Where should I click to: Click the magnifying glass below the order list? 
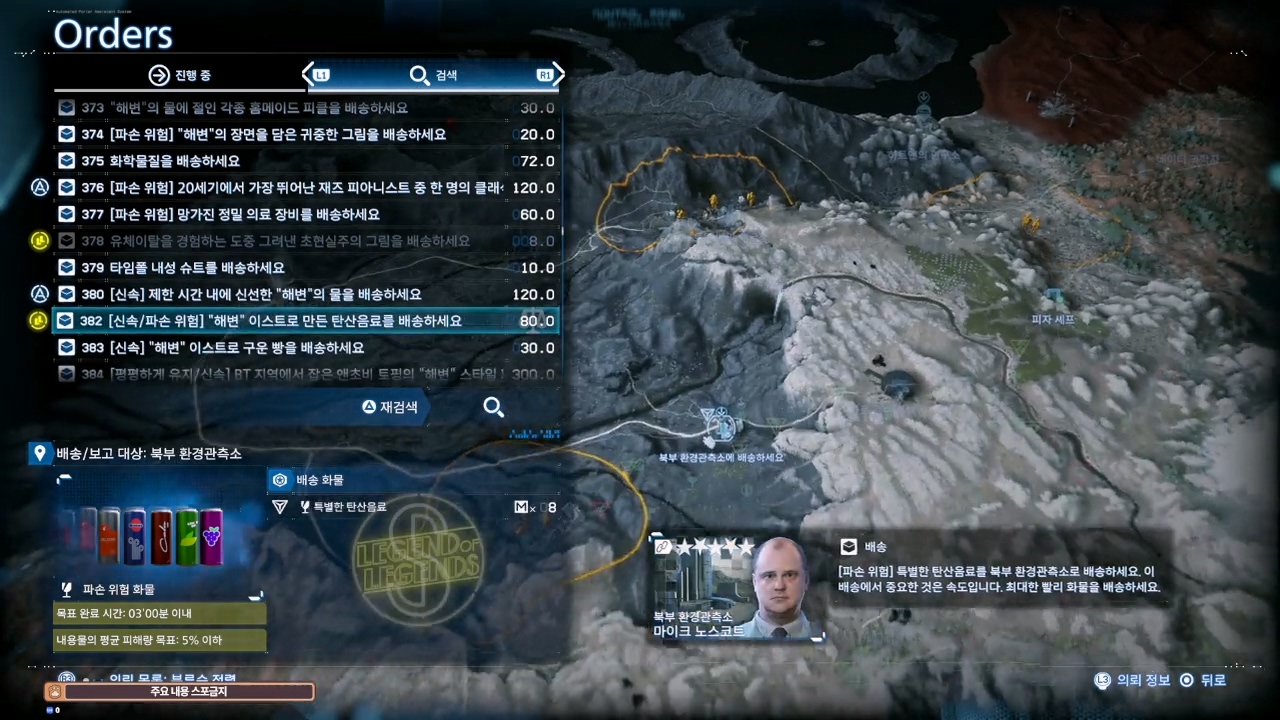[x=493, y=407]
